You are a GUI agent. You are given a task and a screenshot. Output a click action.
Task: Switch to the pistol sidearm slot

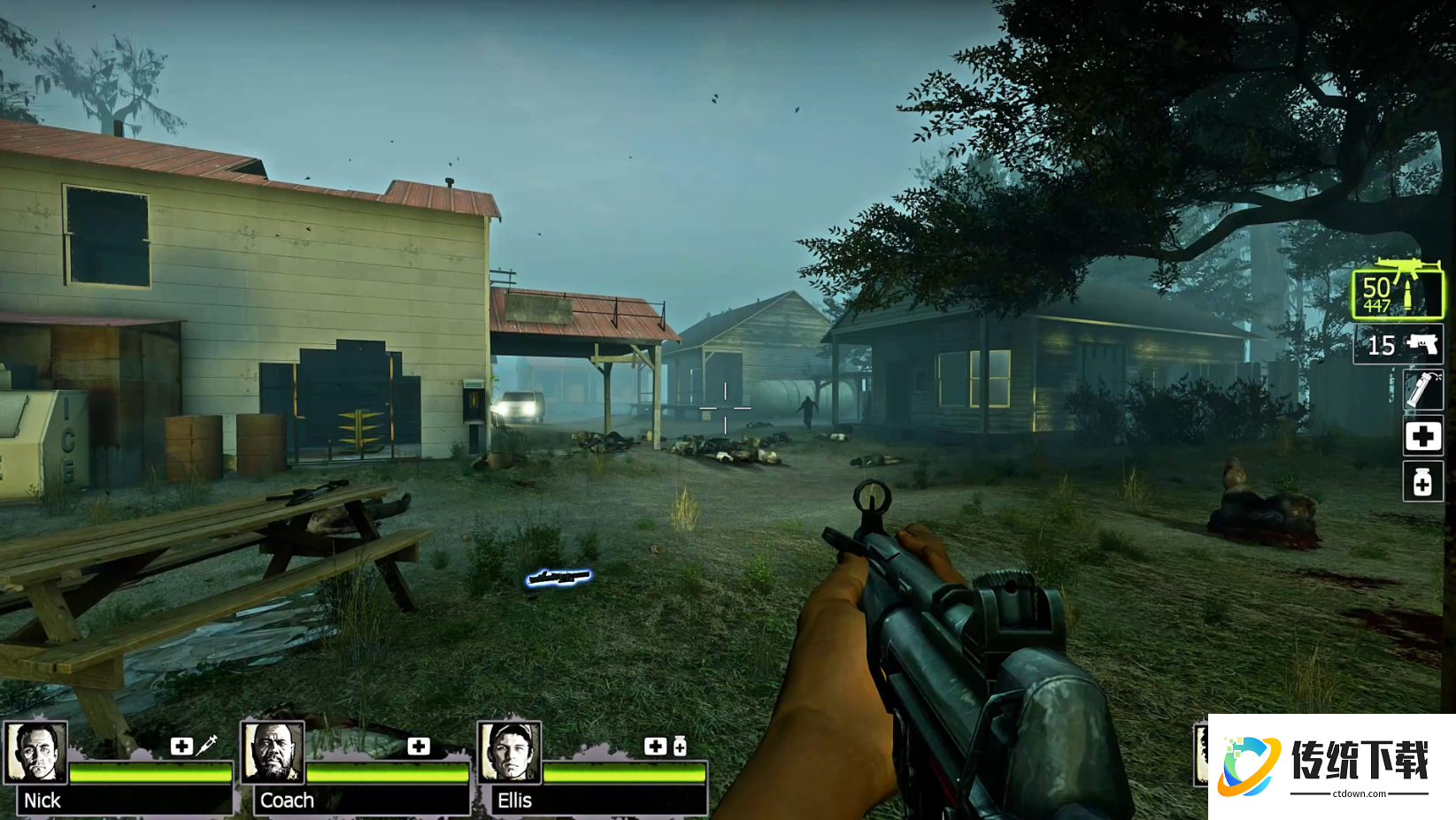point(1398,344)
